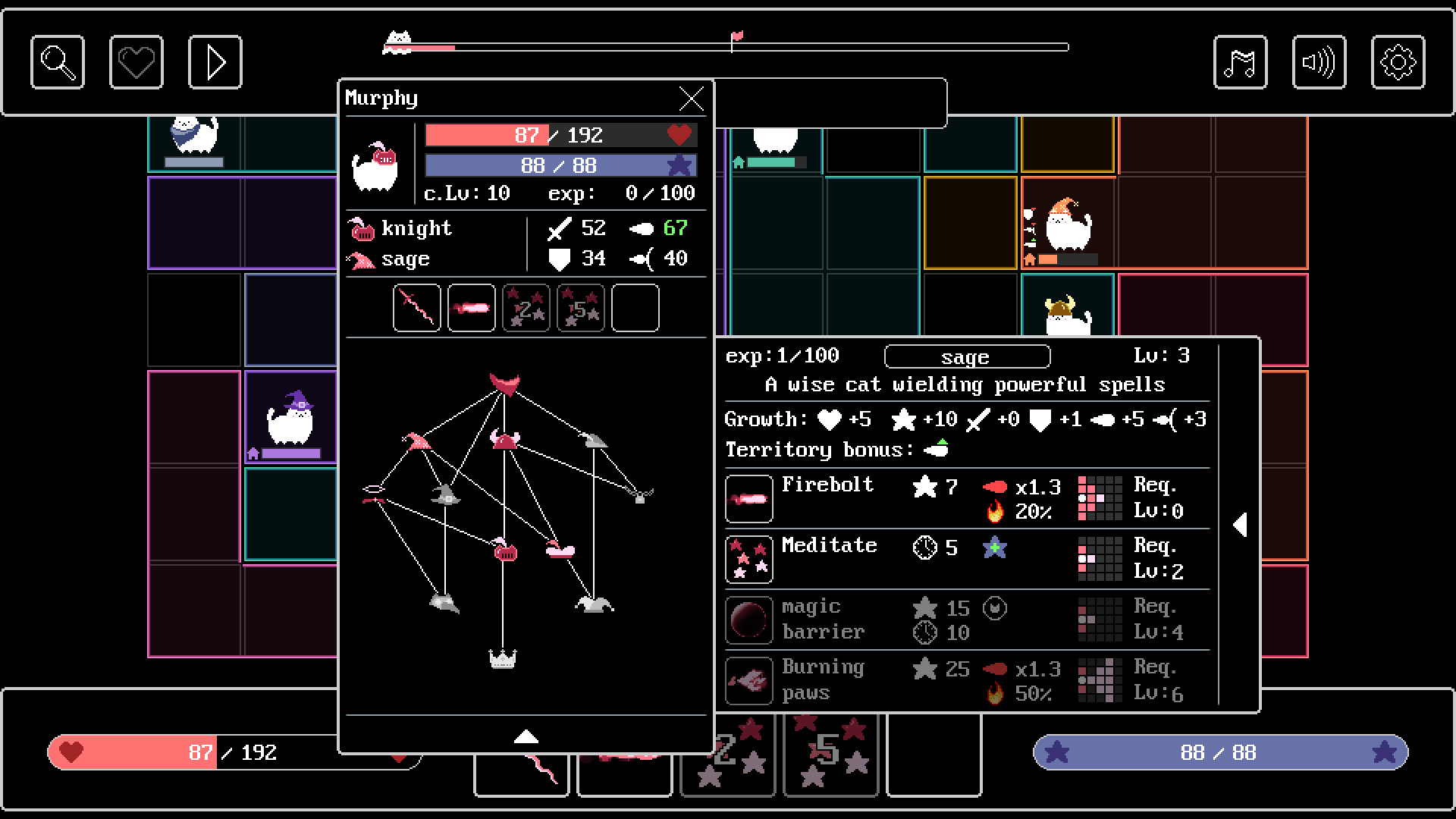Open the magnifier inspect tool
The image size is (1456, 819).
click(x=57, y=62)
